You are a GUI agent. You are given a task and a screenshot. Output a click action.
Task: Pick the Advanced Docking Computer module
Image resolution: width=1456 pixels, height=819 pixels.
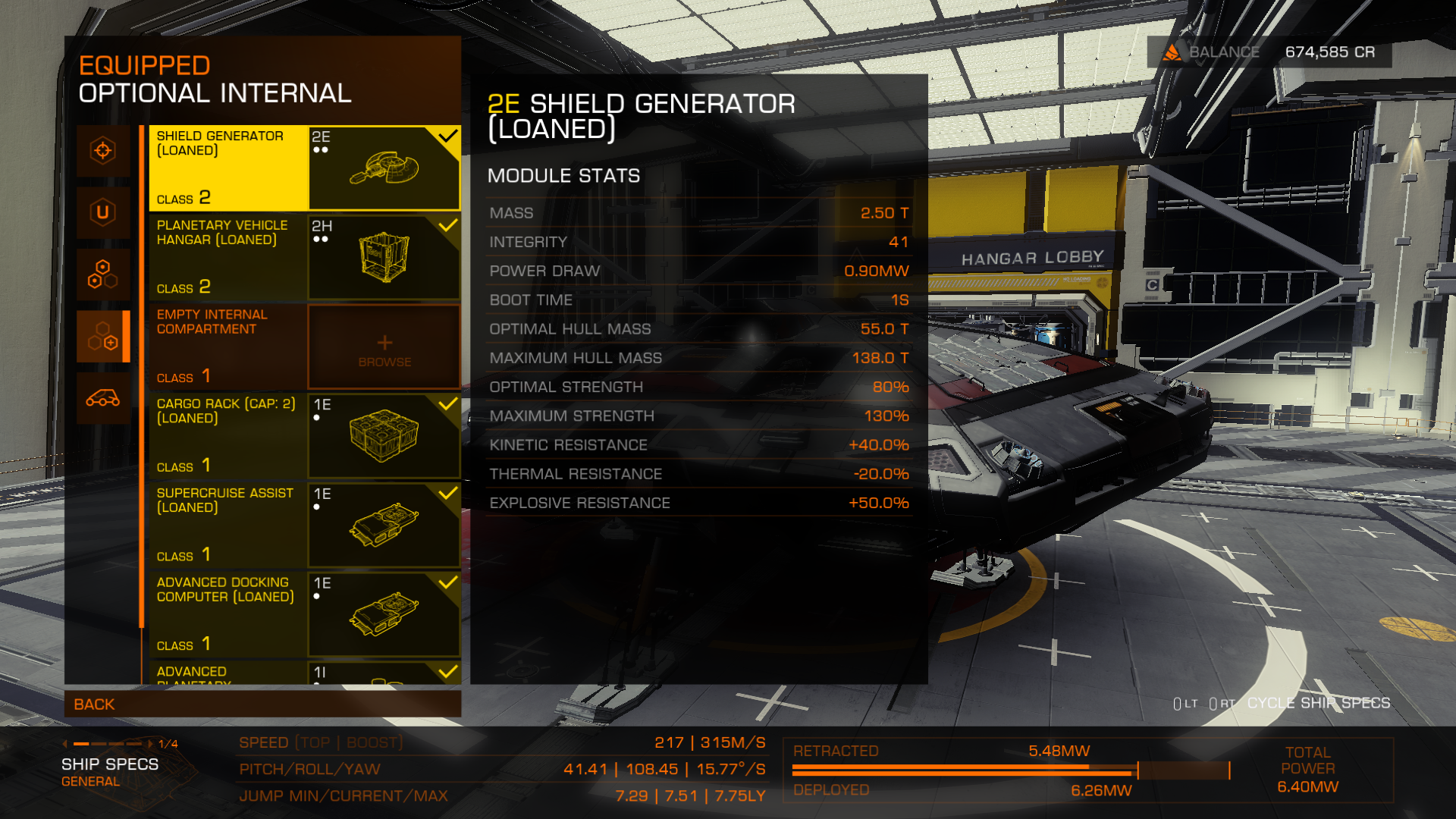(x=304, y=614)
